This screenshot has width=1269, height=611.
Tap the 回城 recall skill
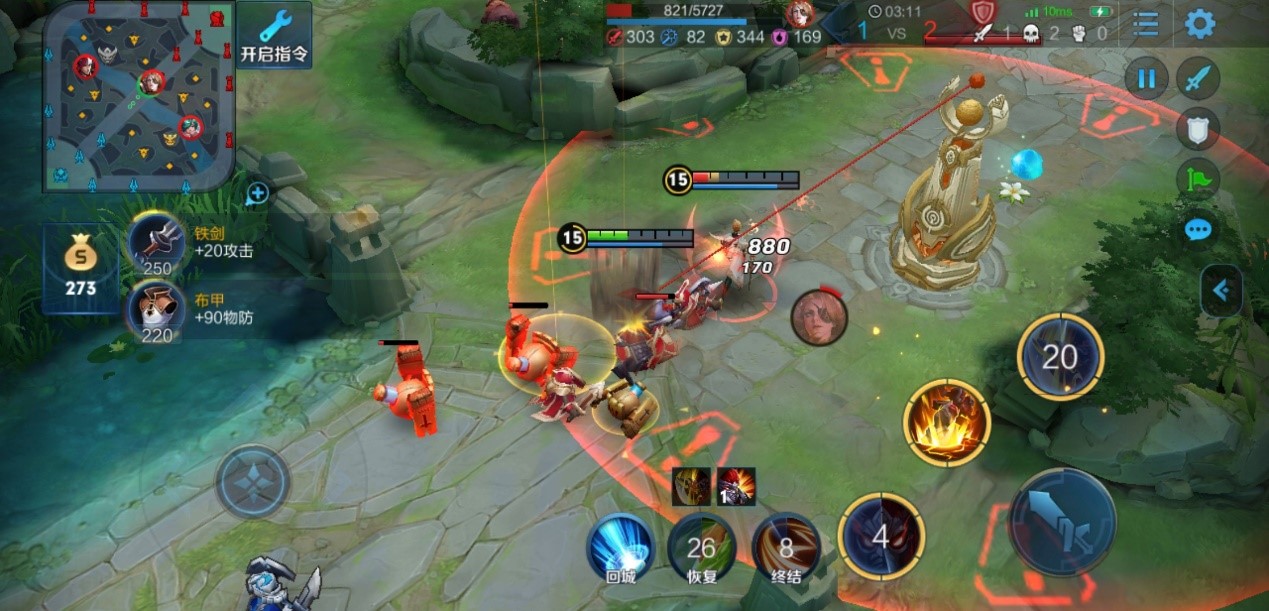620,546
